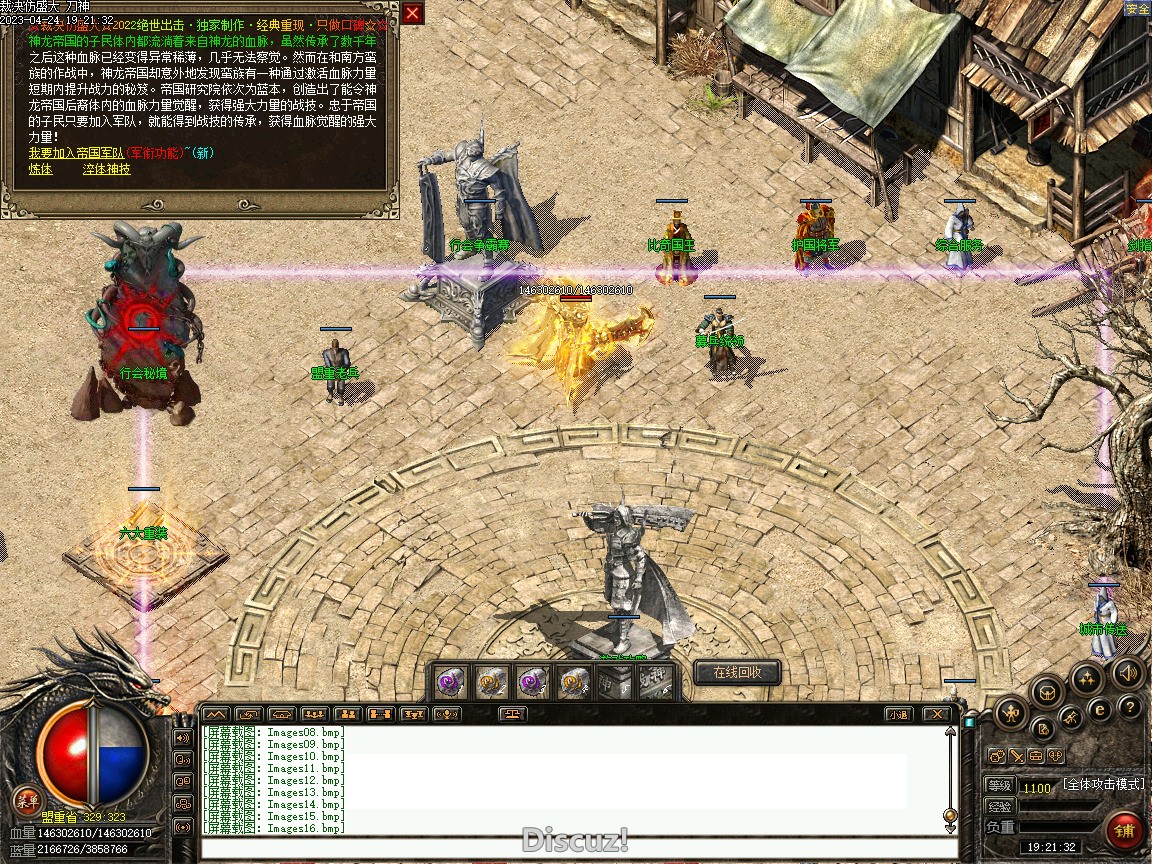Click the crossed sword small icon
This screenshot has height=864, width=1152.
[x=1016, y=756]
